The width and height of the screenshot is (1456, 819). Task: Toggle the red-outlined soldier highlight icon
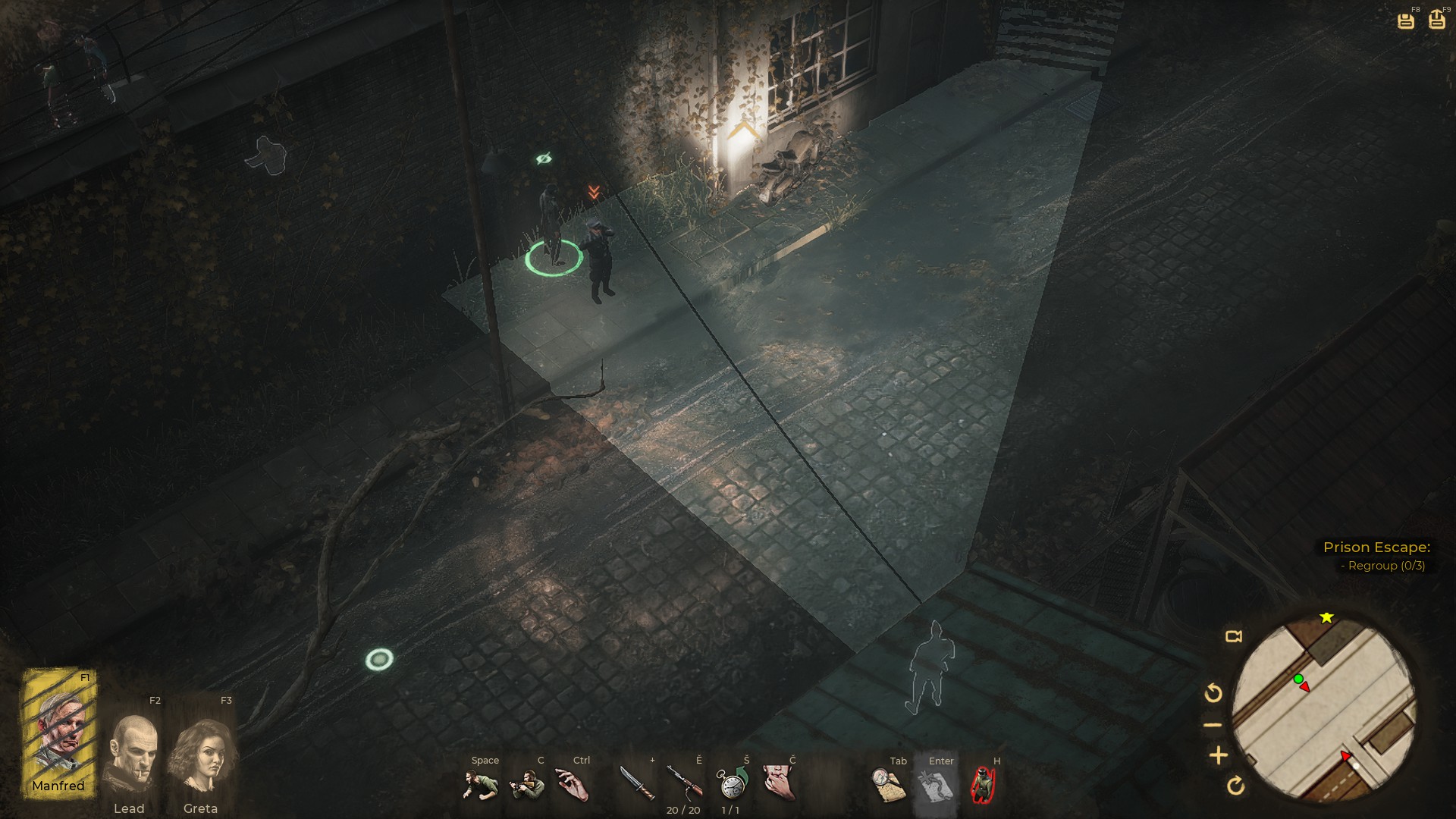point(983,785)
